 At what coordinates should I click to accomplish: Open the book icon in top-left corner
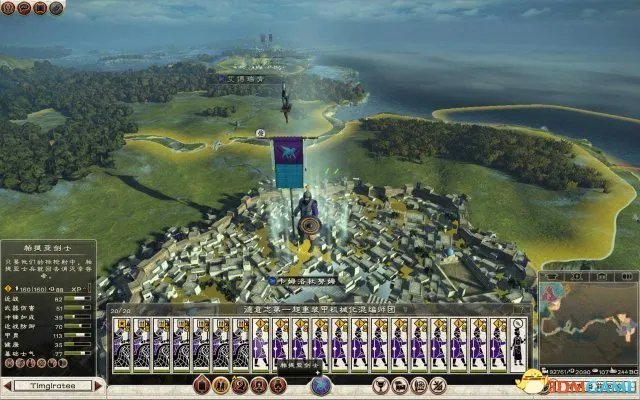[41, 9]
